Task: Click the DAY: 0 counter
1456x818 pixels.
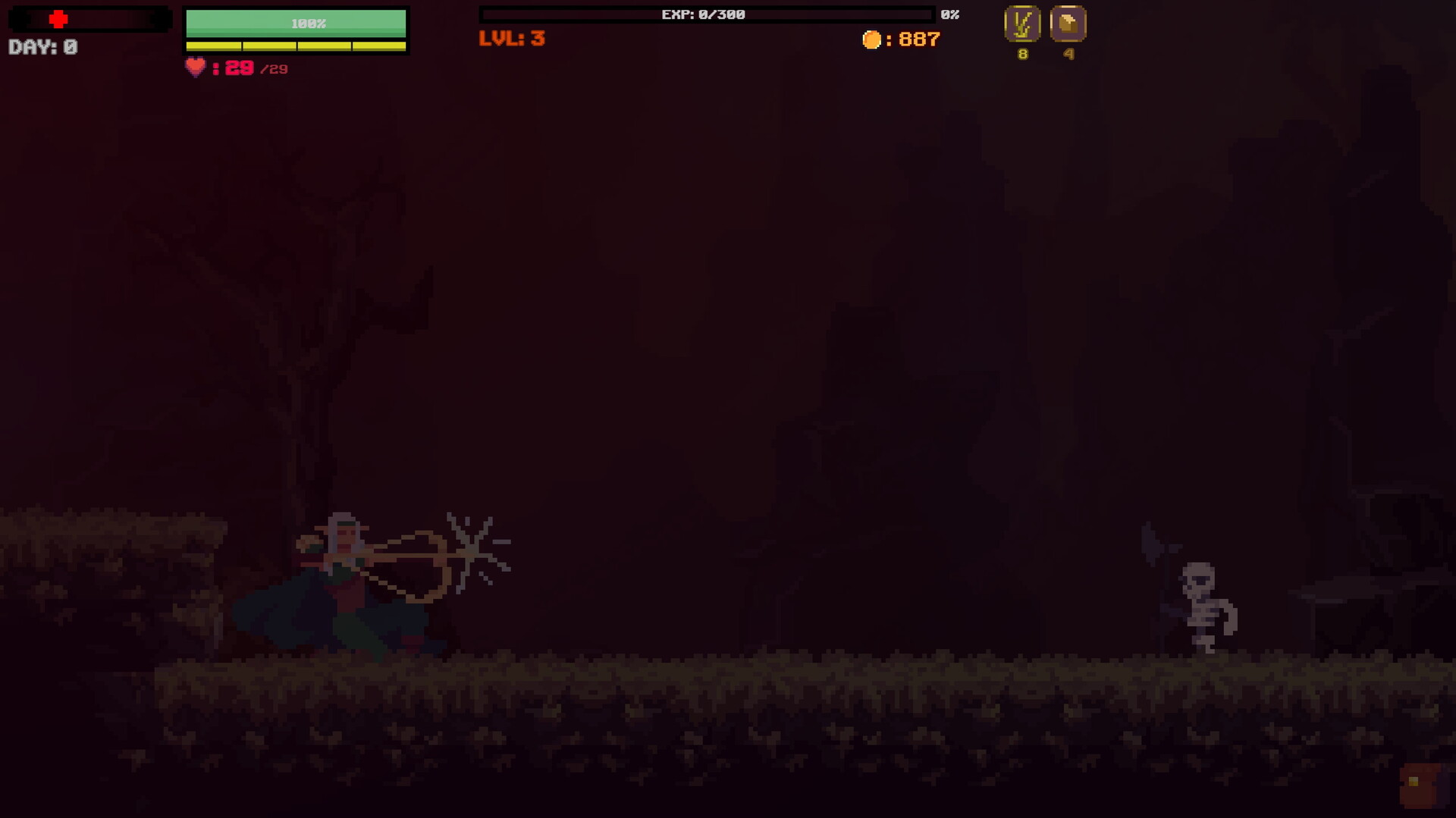Action: [x=40, y=47]
